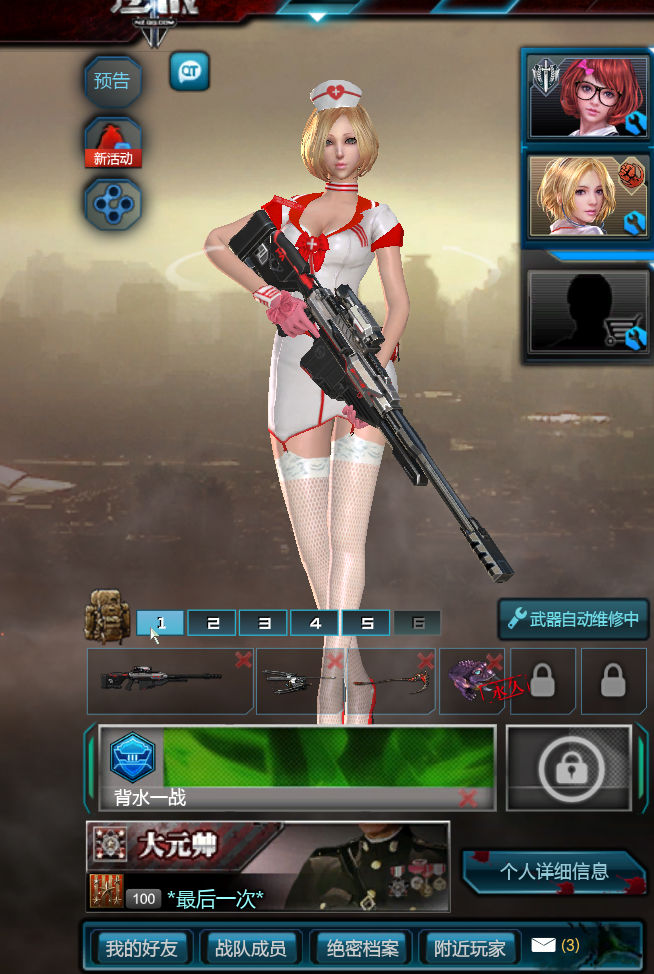
Task: Open the 我的好友 friends list
Action: [141, 948]
